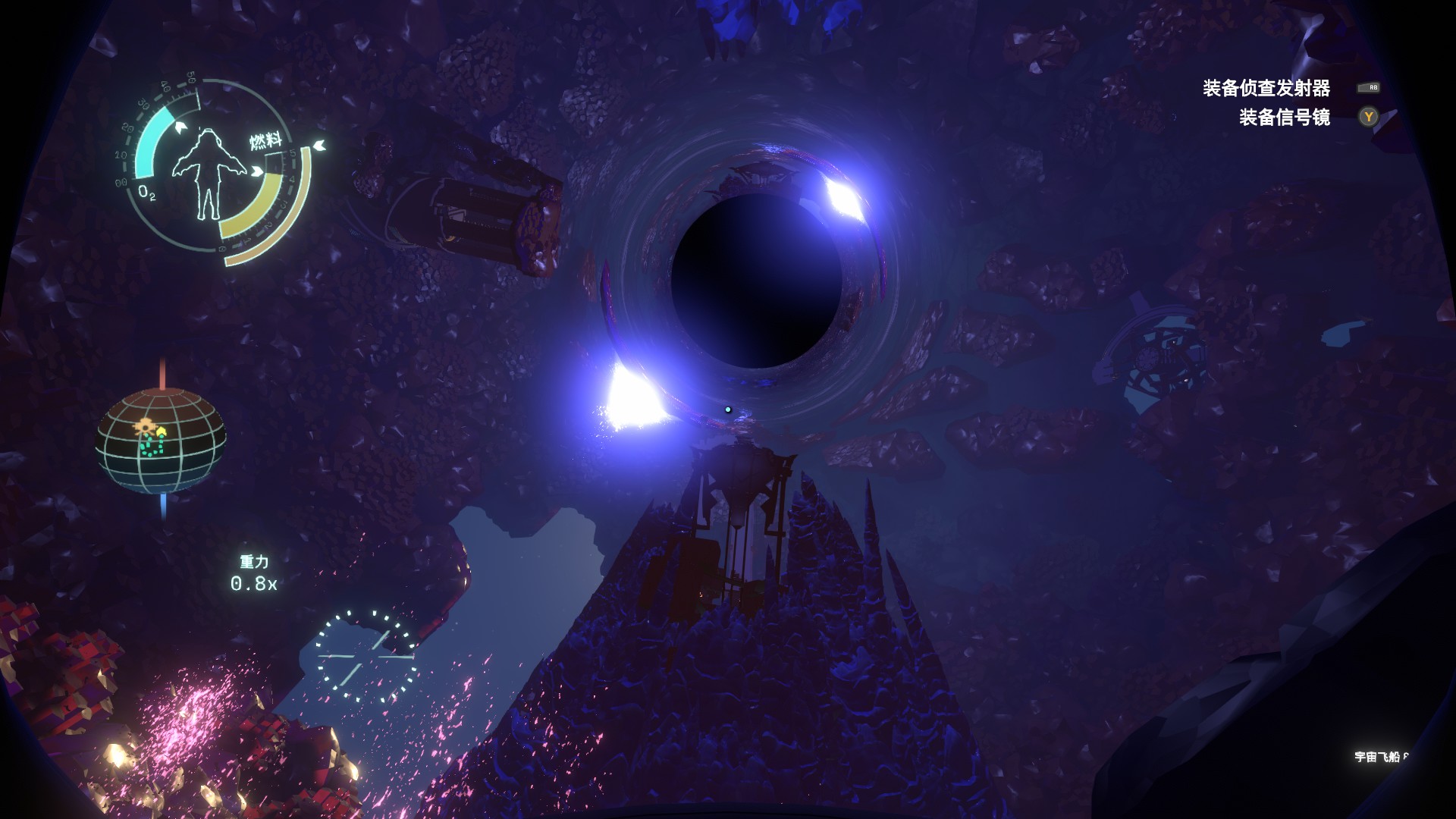Click the circular dashed thruster dial
This screenshot has width=1456, height=819.
pos(366,656)
